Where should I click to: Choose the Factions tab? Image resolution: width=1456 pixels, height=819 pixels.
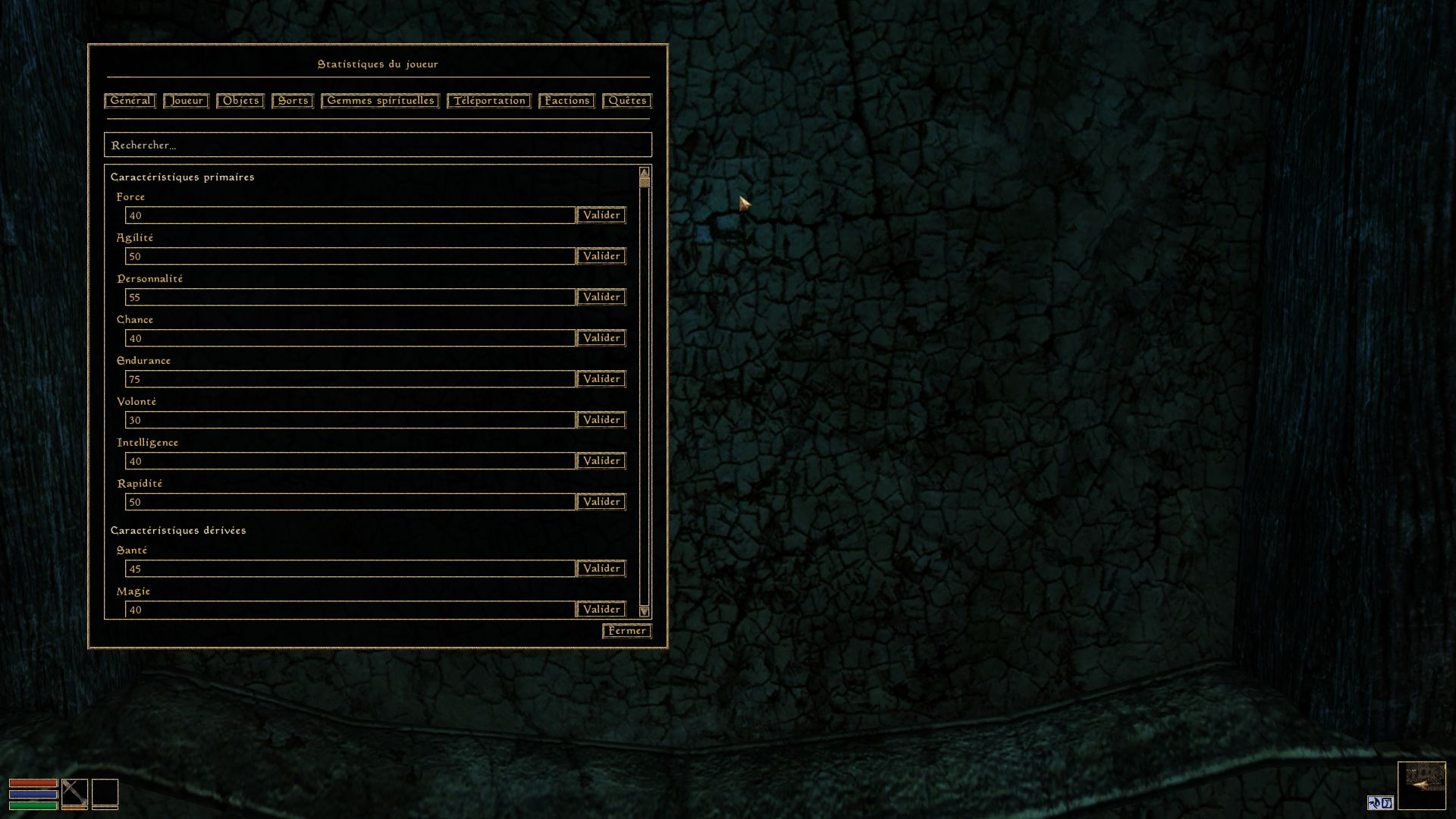[x=566, y=101]
